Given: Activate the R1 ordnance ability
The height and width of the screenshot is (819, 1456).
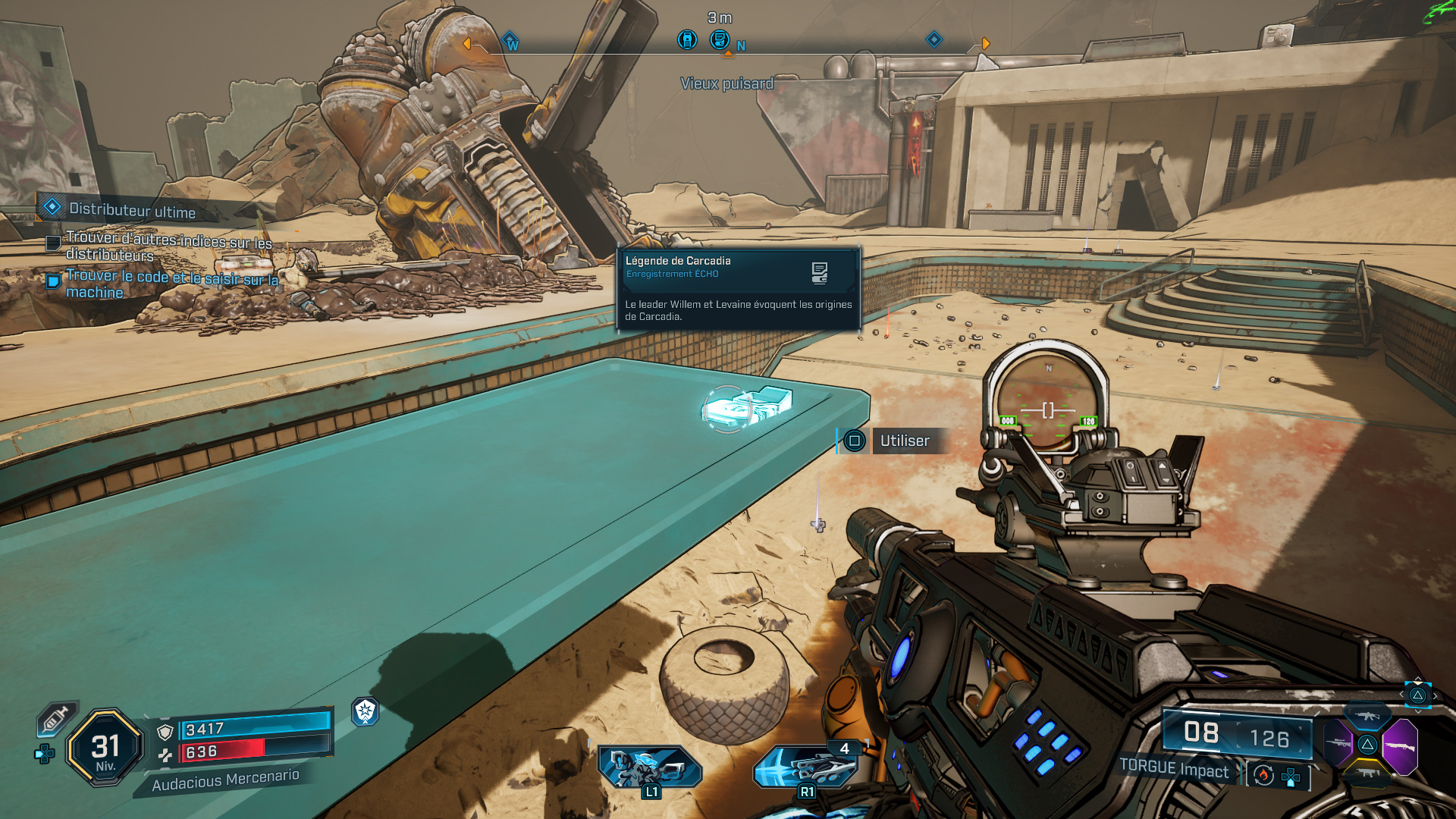Looking at the screenshot, I should 807,767.
